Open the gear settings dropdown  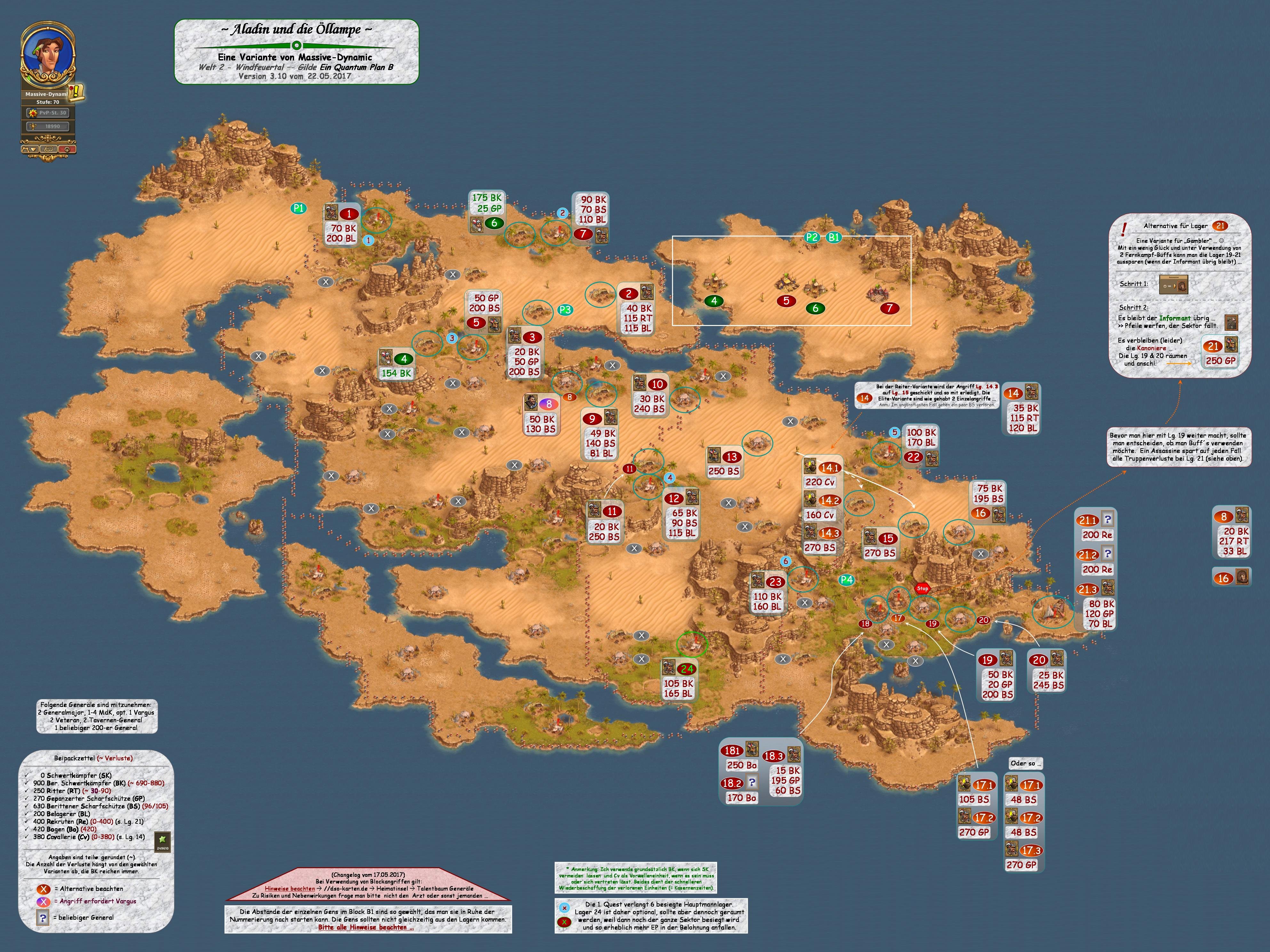(29, 149)
